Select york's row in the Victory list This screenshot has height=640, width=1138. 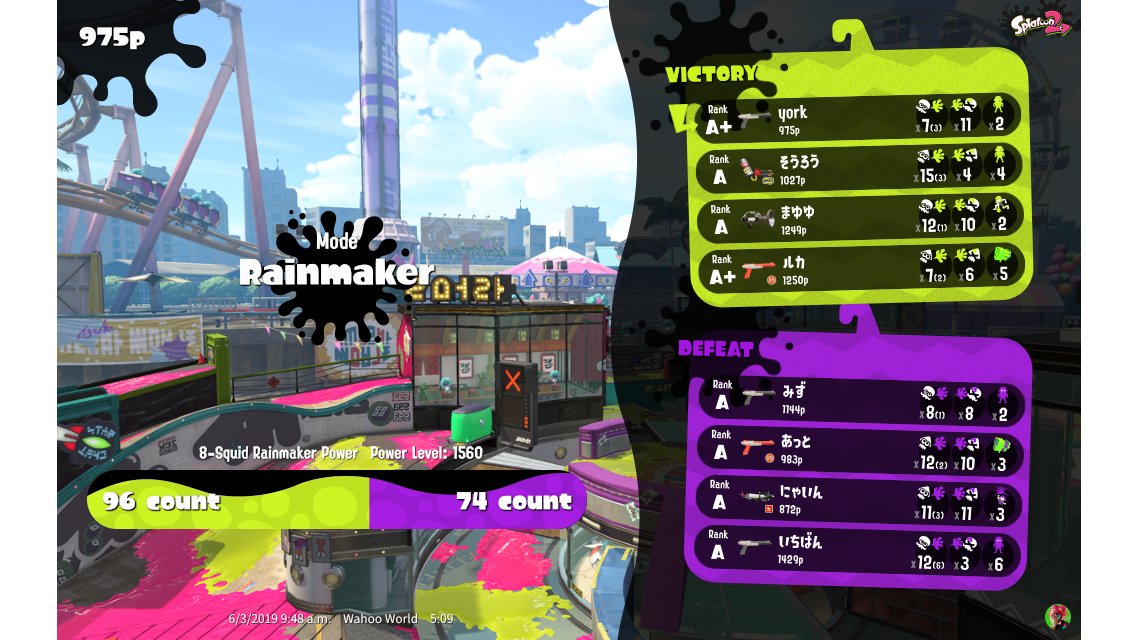tap(858, 117)
